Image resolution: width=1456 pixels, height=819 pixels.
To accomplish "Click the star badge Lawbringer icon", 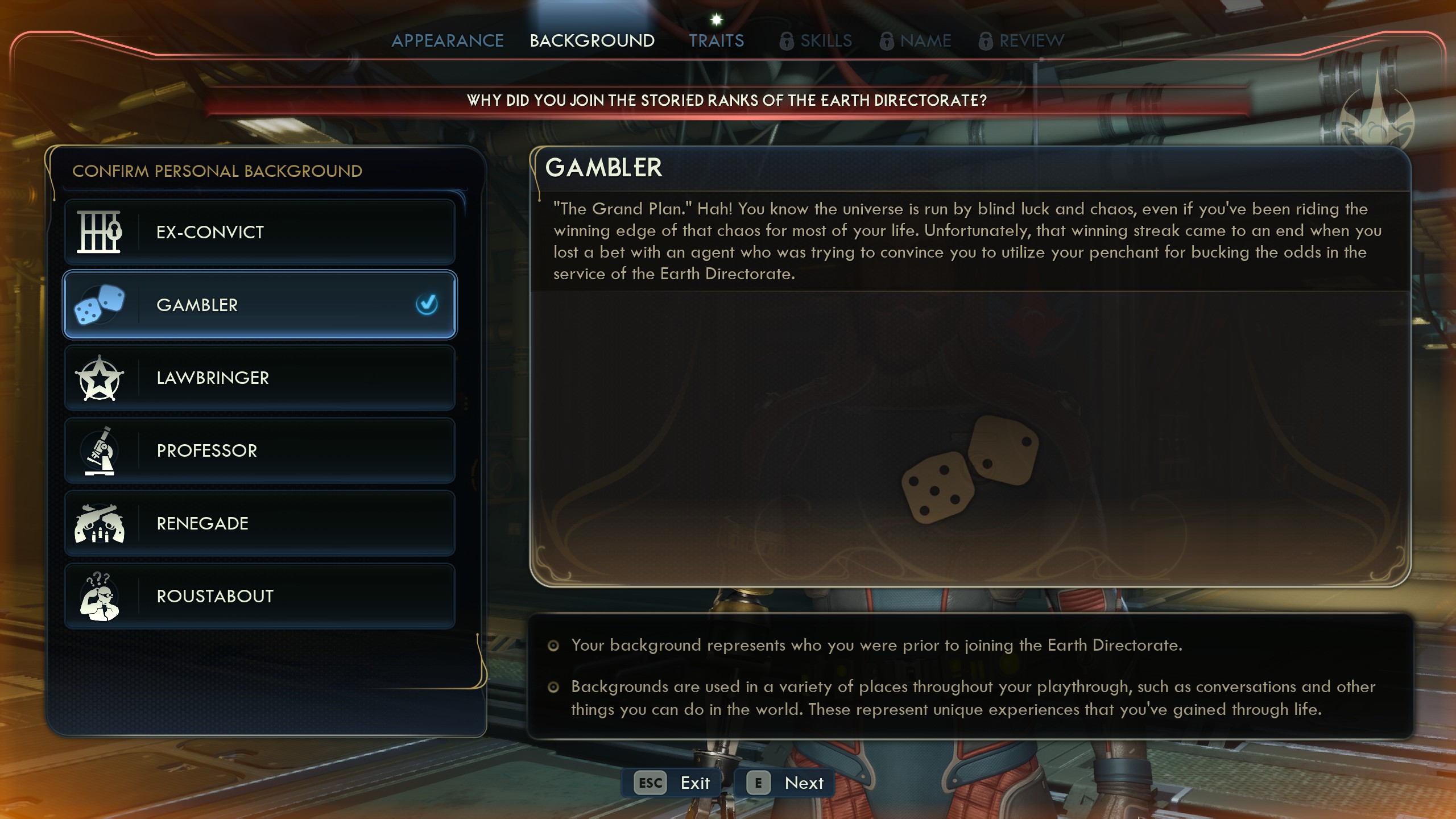I will click(x=100, y=378).
